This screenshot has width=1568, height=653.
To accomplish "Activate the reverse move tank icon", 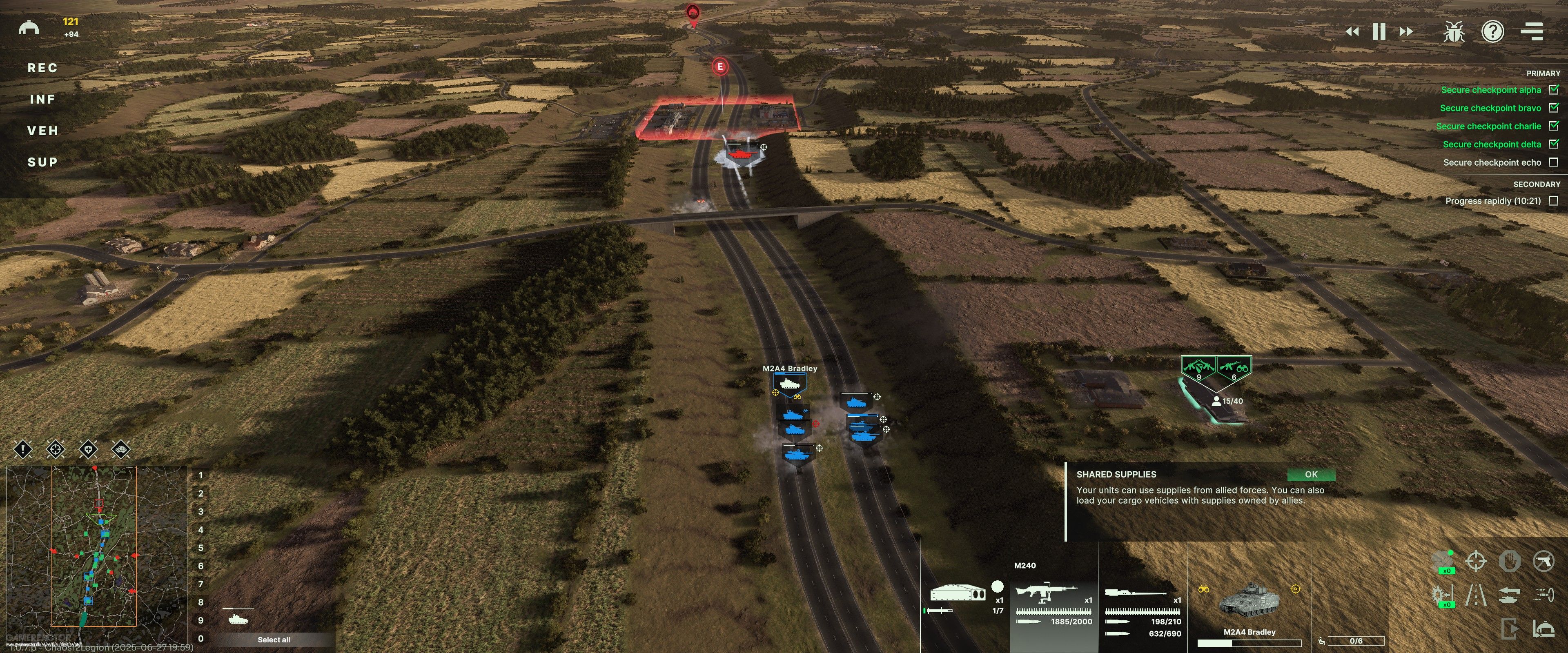I will pyautogui.click(x=1510, y=595).
